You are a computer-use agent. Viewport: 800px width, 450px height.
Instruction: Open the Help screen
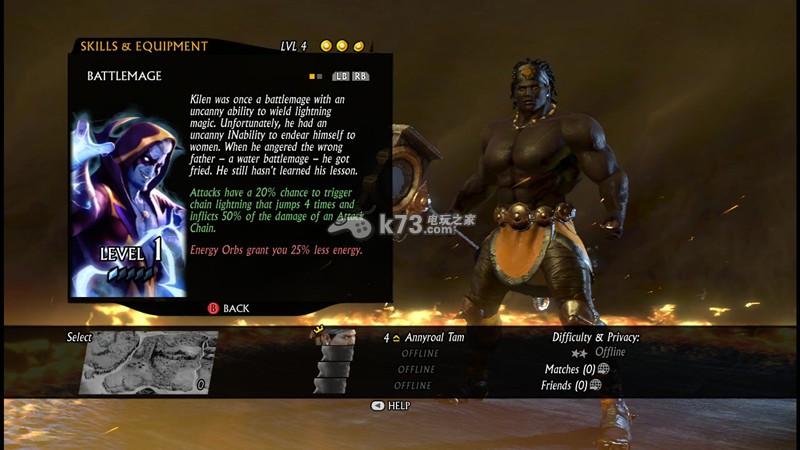click(390, 405)
